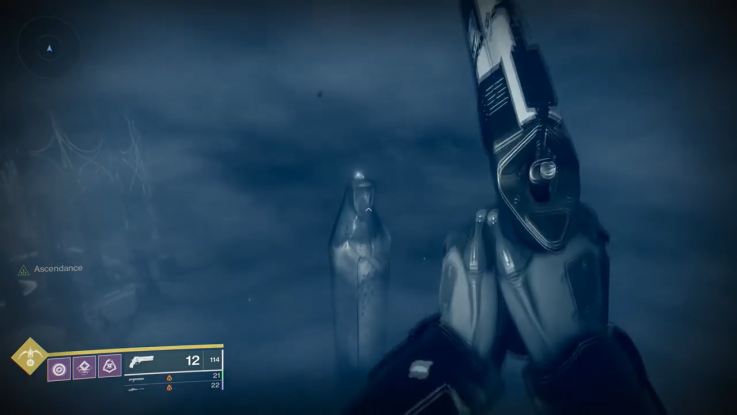737x415 pixels.
Task: Activate the golden diamond super ability icon
Action: click(x=30, y=356)
